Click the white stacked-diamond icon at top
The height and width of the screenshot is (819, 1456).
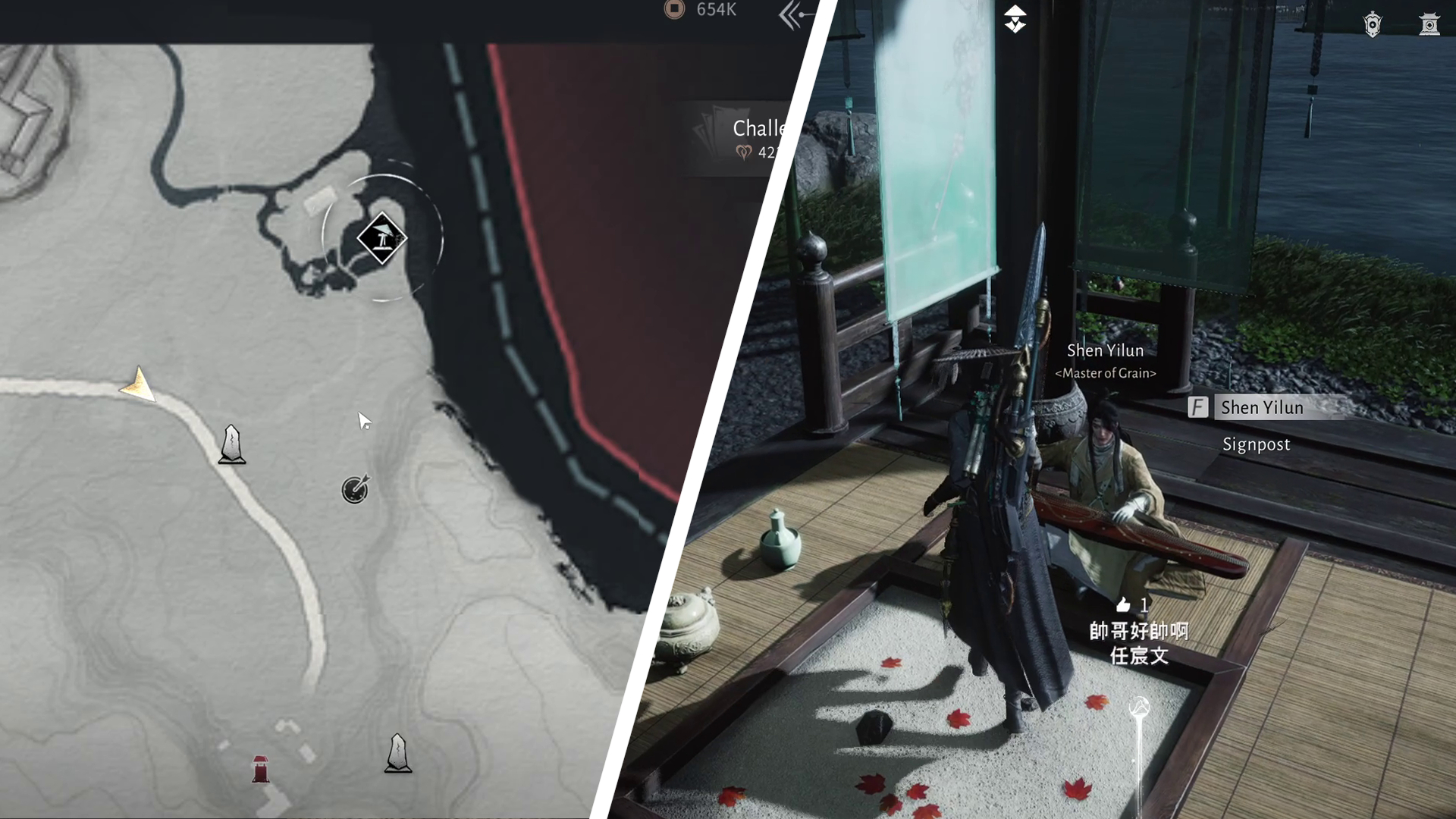[1015, 19]
